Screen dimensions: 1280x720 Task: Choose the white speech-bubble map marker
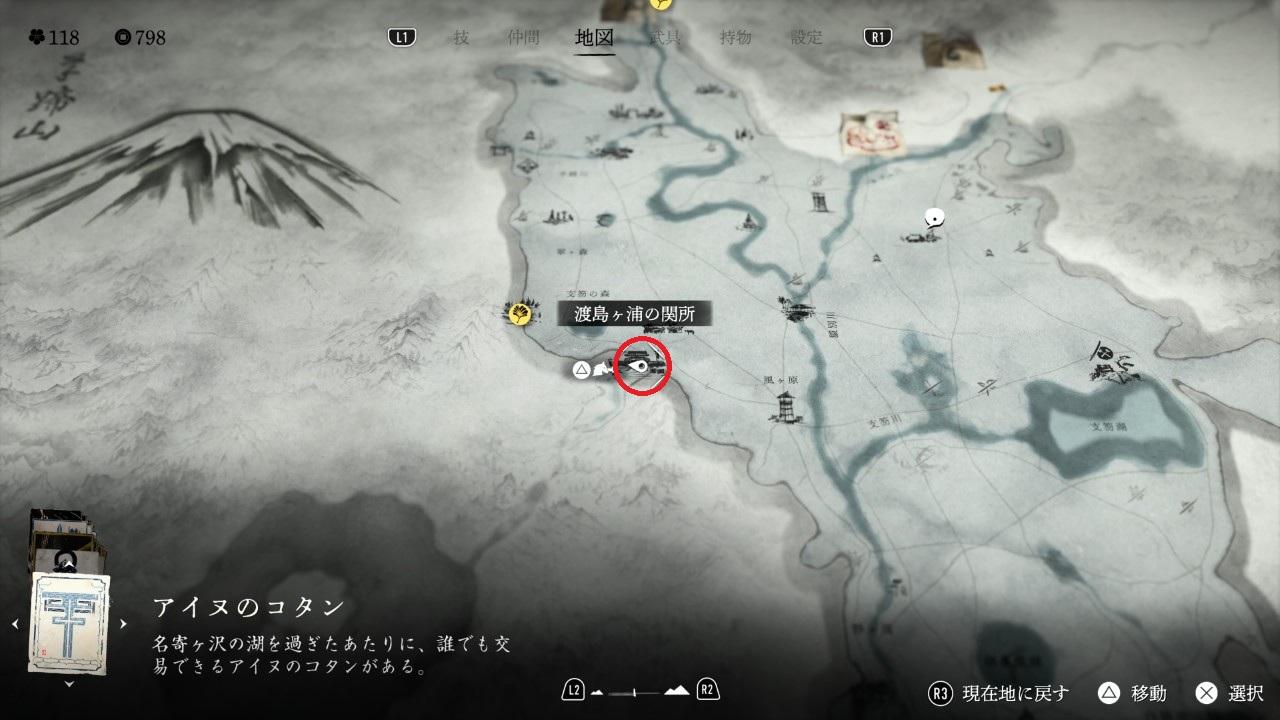[x=934, y=216]
